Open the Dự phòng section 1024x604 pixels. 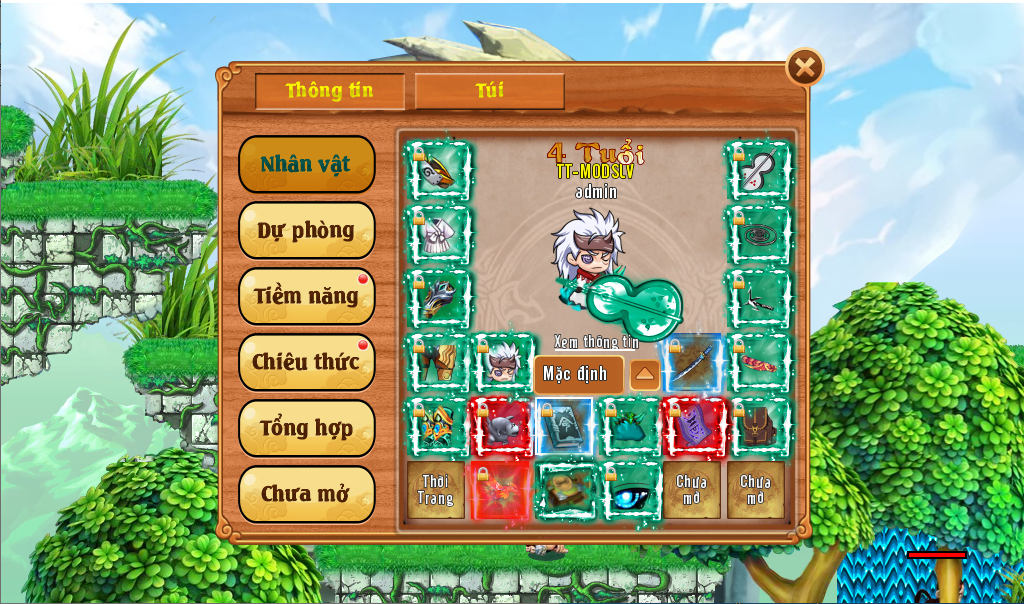coord(306,230)
